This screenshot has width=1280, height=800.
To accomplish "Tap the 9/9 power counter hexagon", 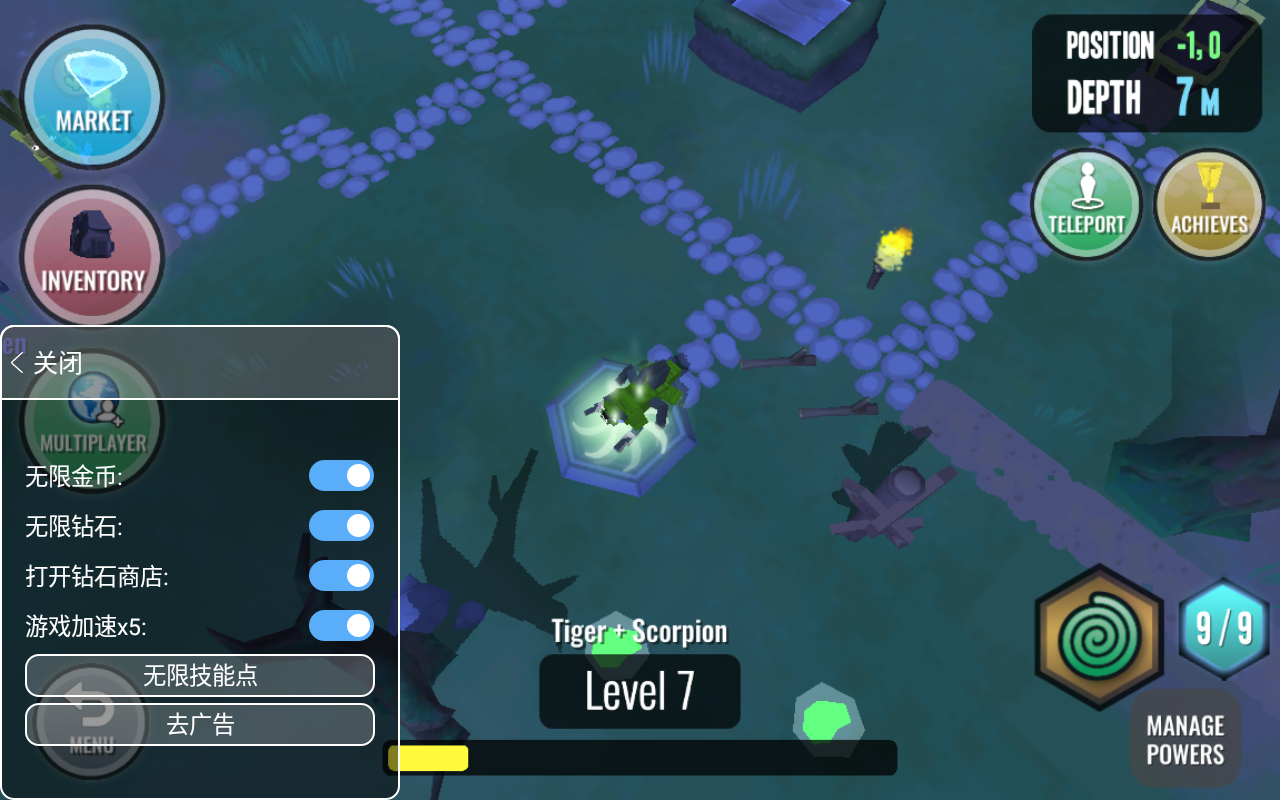I will 1224,629.
